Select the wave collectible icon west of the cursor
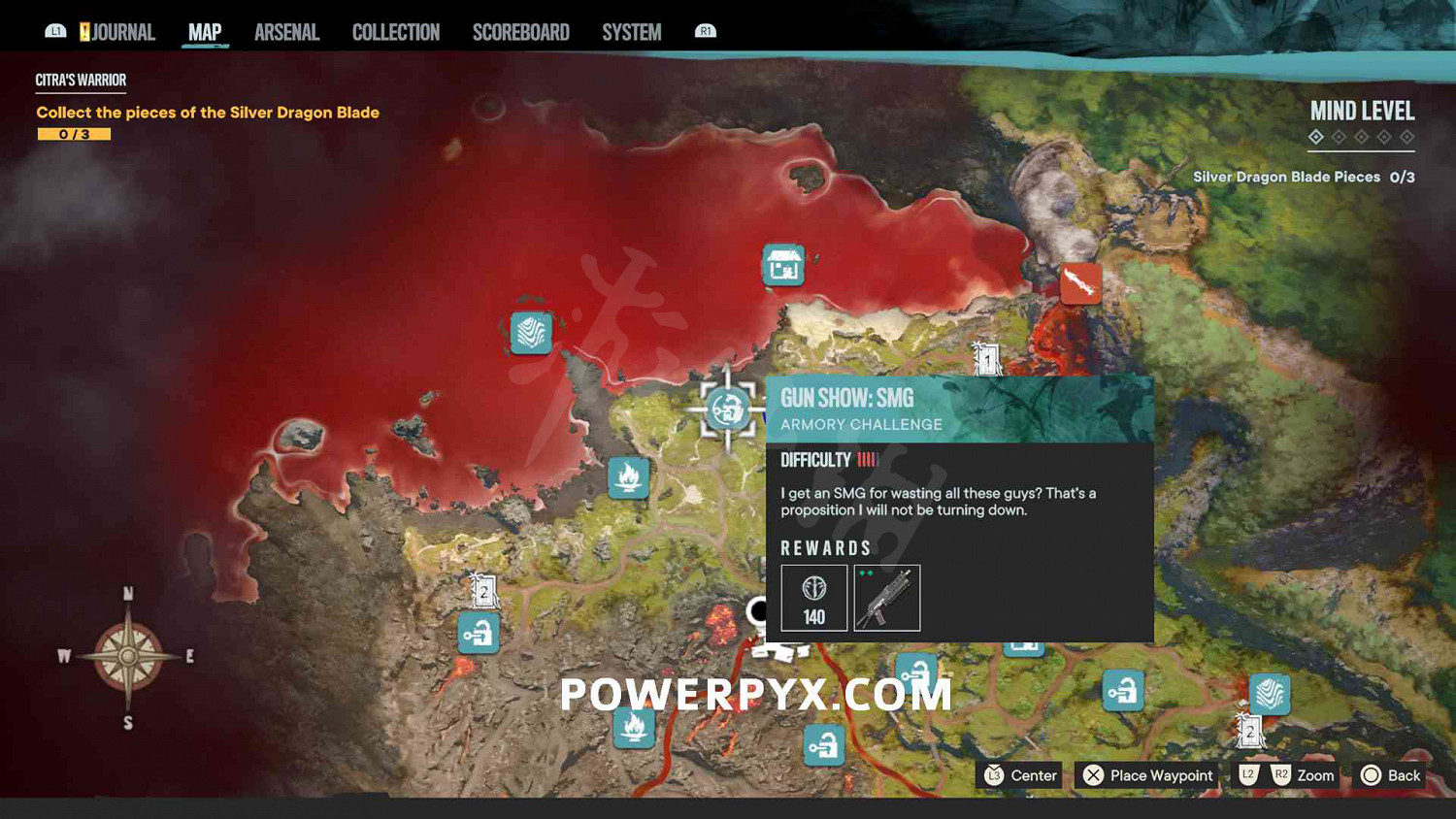 click(x=532, y=334)
